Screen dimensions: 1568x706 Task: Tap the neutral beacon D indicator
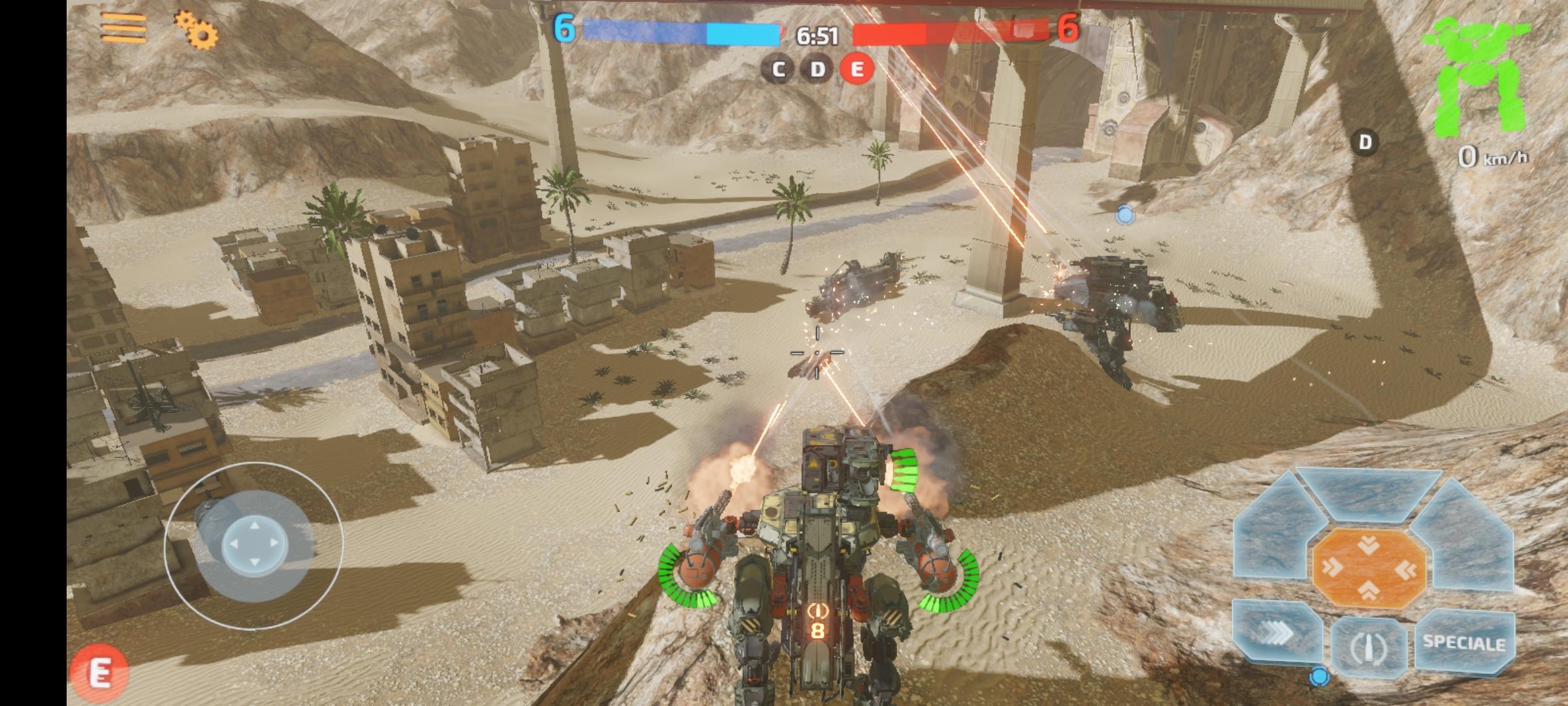(817, 68)
